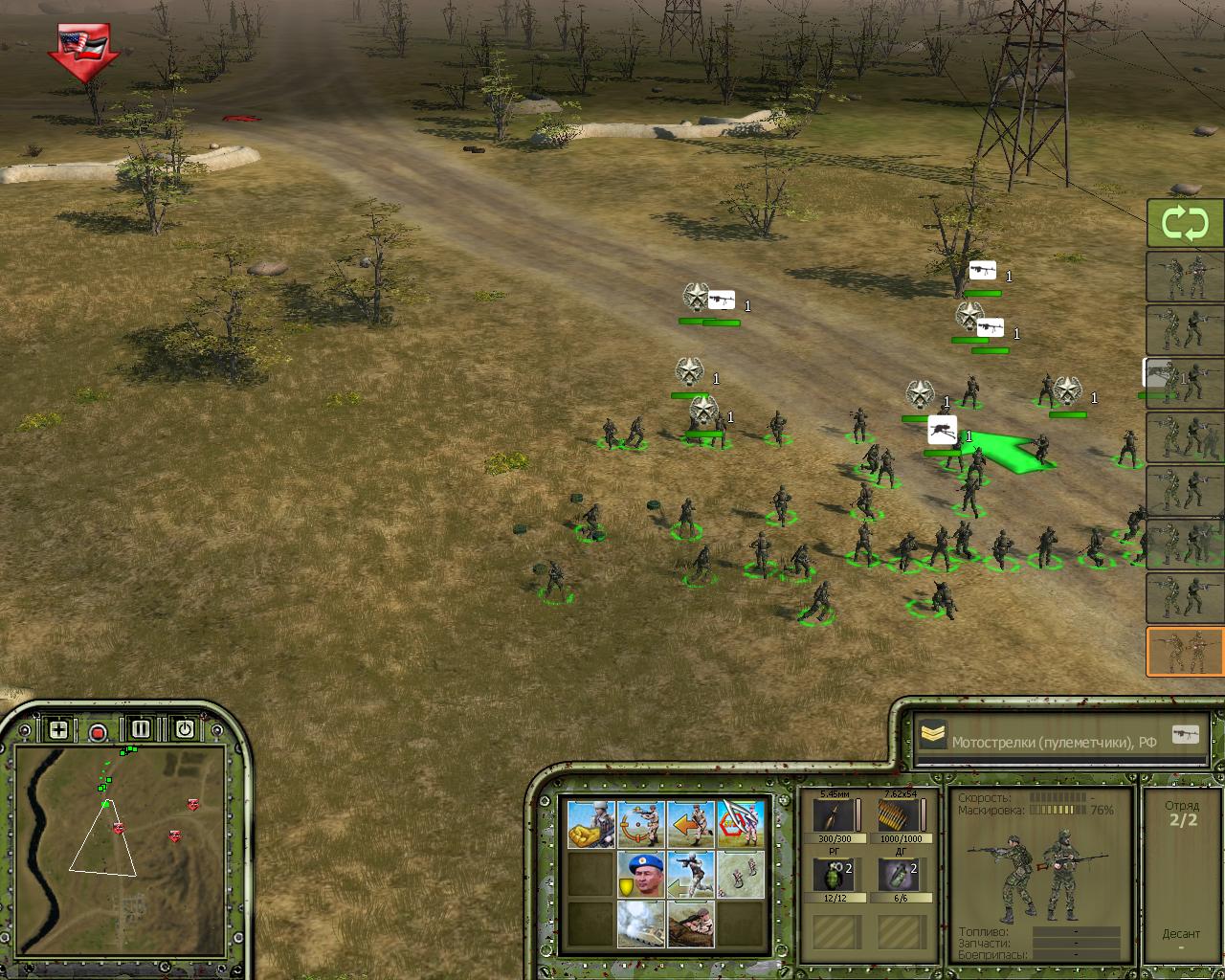This screenshot has width=1225, height=980.
Task: Pause the game with the pause button
Action: tap(141, 729)
